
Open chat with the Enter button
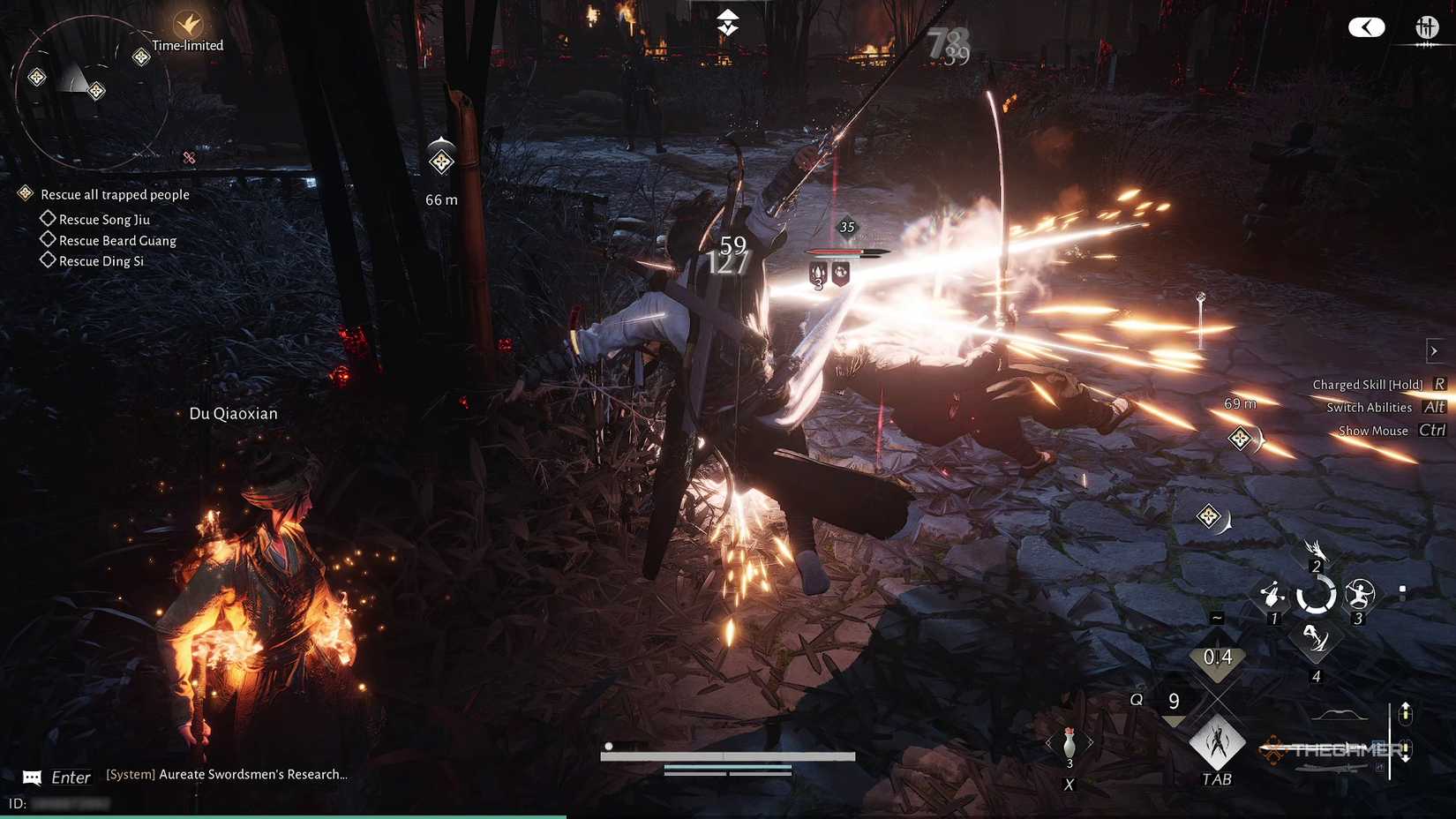point(70,777)
